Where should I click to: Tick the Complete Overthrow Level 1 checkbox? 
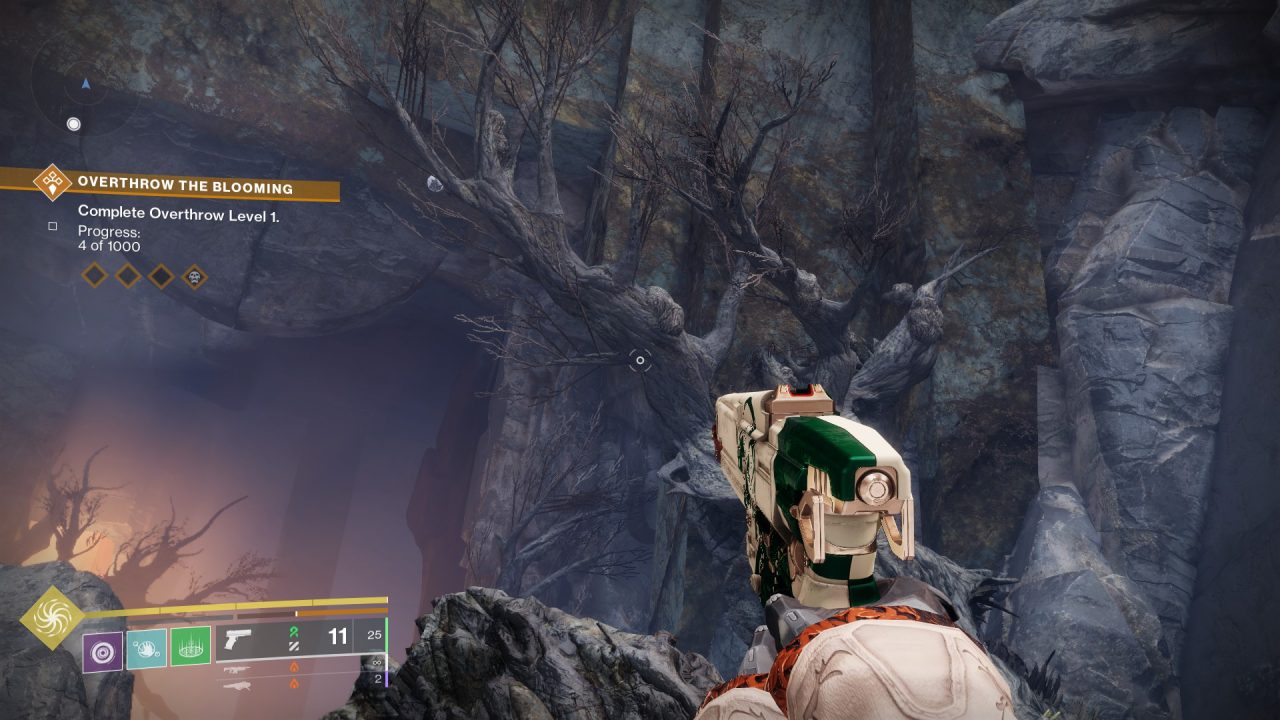[x=52, y=226]
